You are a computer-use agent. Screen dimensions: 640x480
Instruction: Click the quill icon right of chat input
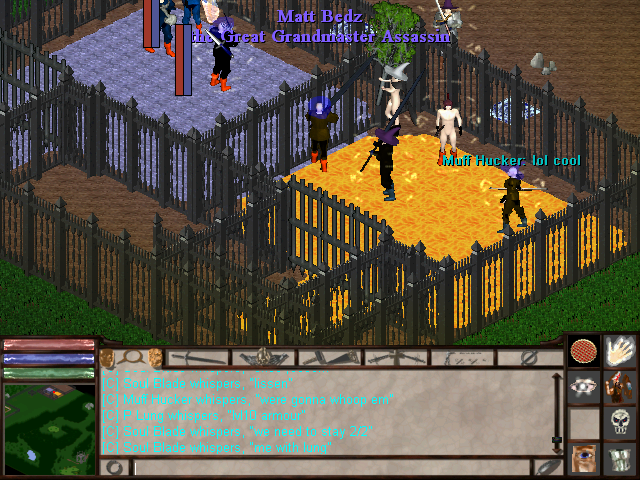coord(548,467)
